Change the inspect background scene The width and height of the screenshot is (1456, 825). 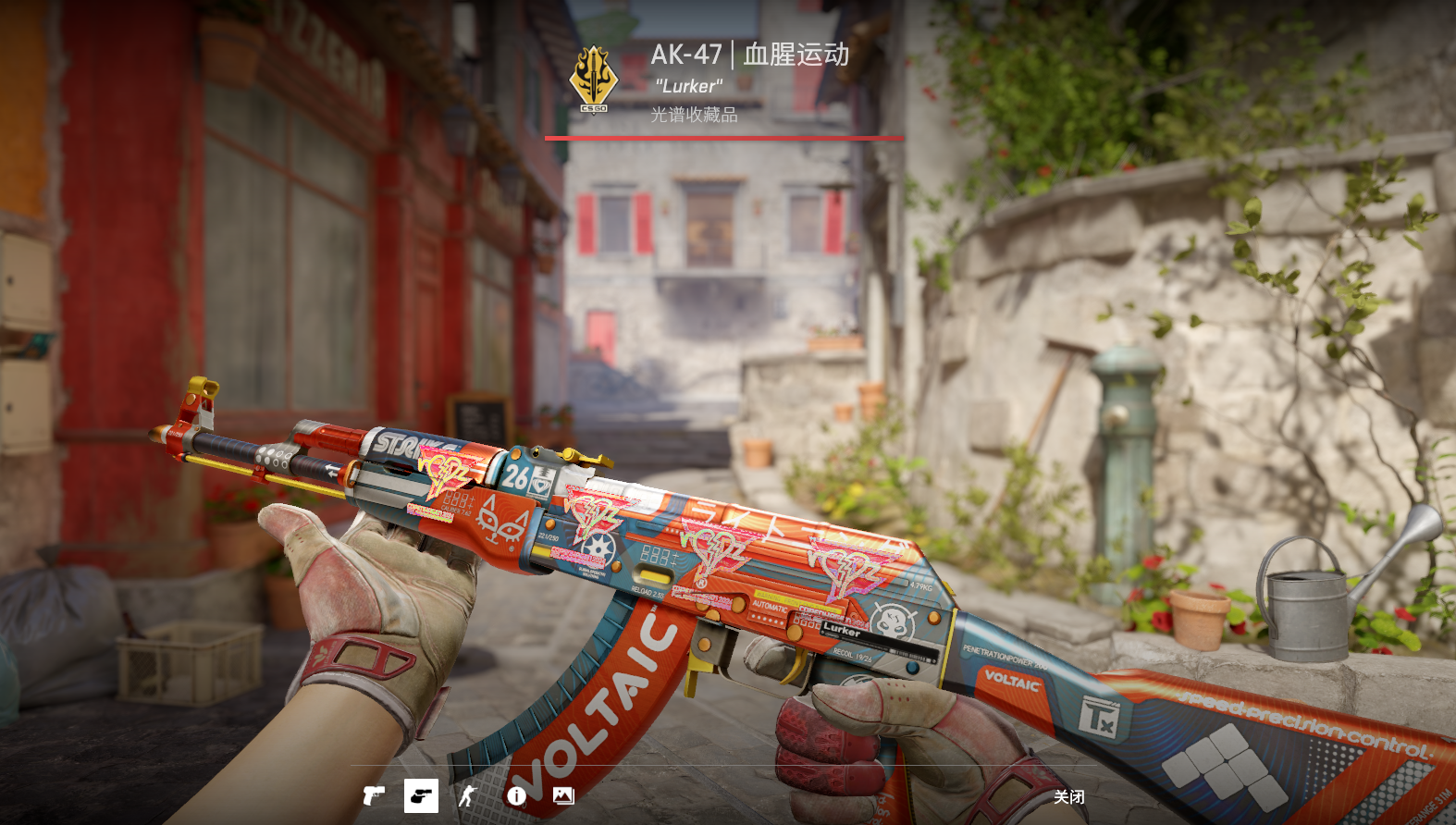[x=563, y=795]
